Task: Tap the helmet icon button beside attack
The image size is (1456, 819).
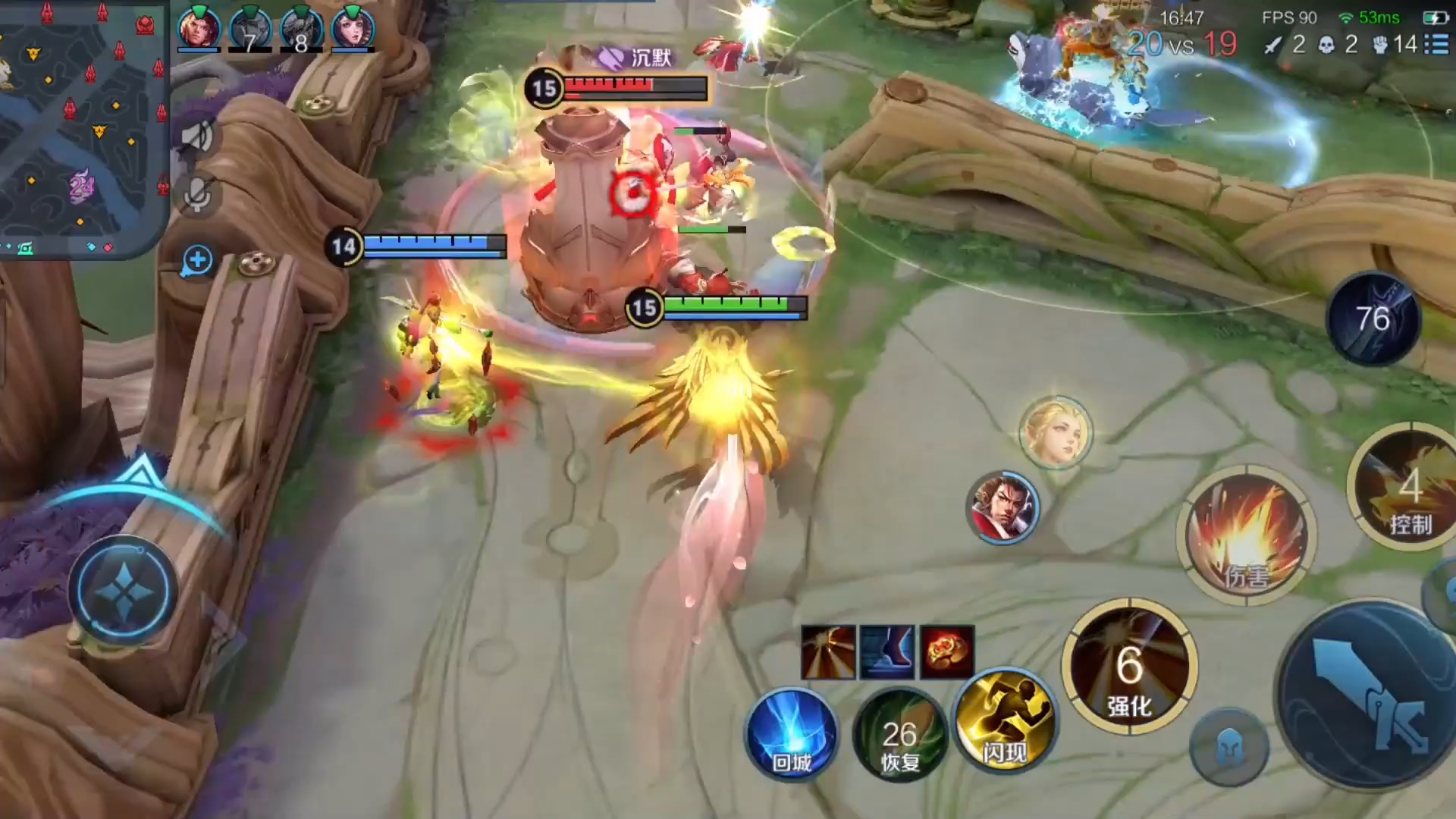Action: 1228,748
